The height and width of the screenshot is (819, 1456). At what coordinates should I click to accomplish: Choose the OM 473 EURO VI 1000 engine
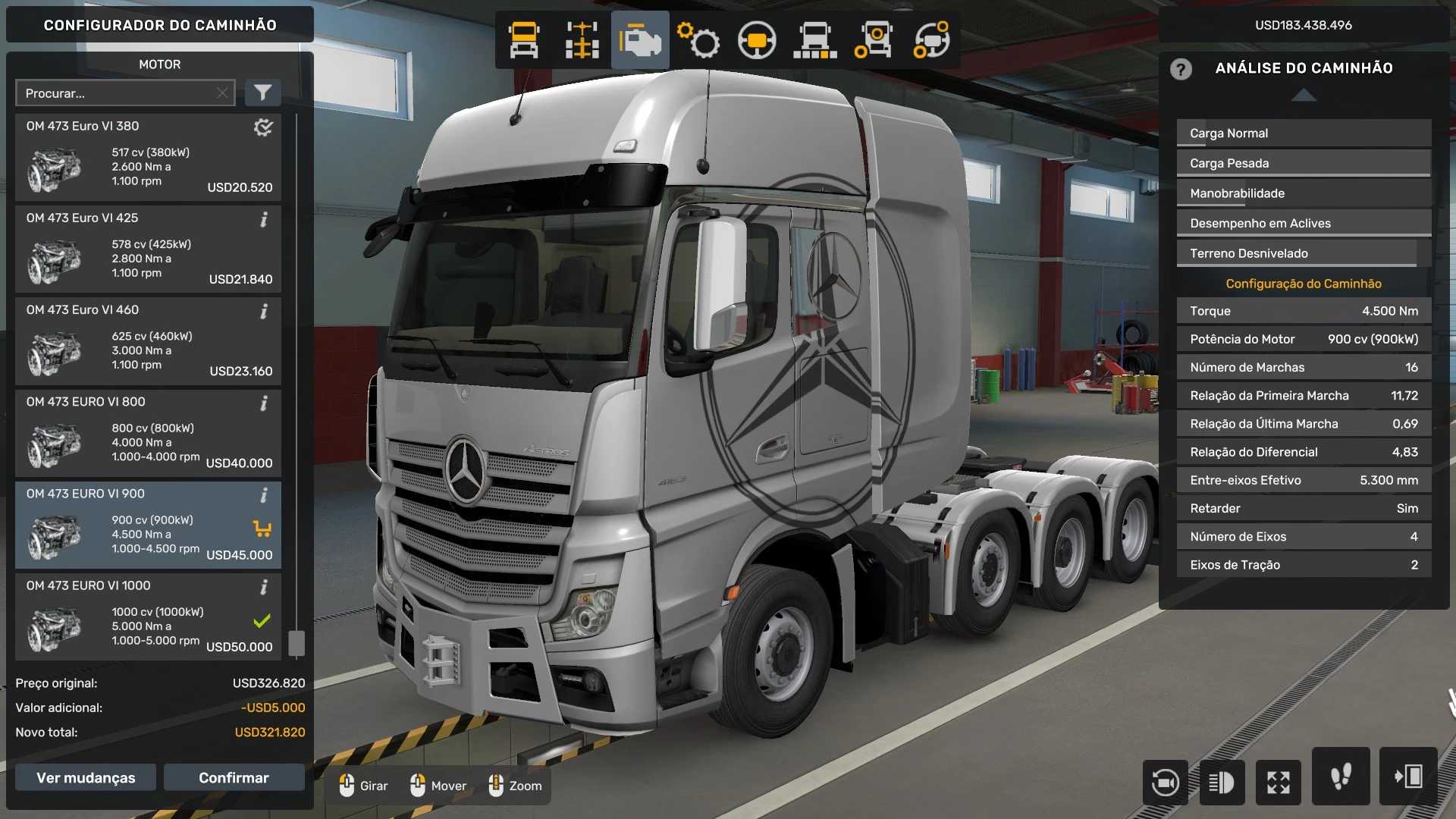148,617
